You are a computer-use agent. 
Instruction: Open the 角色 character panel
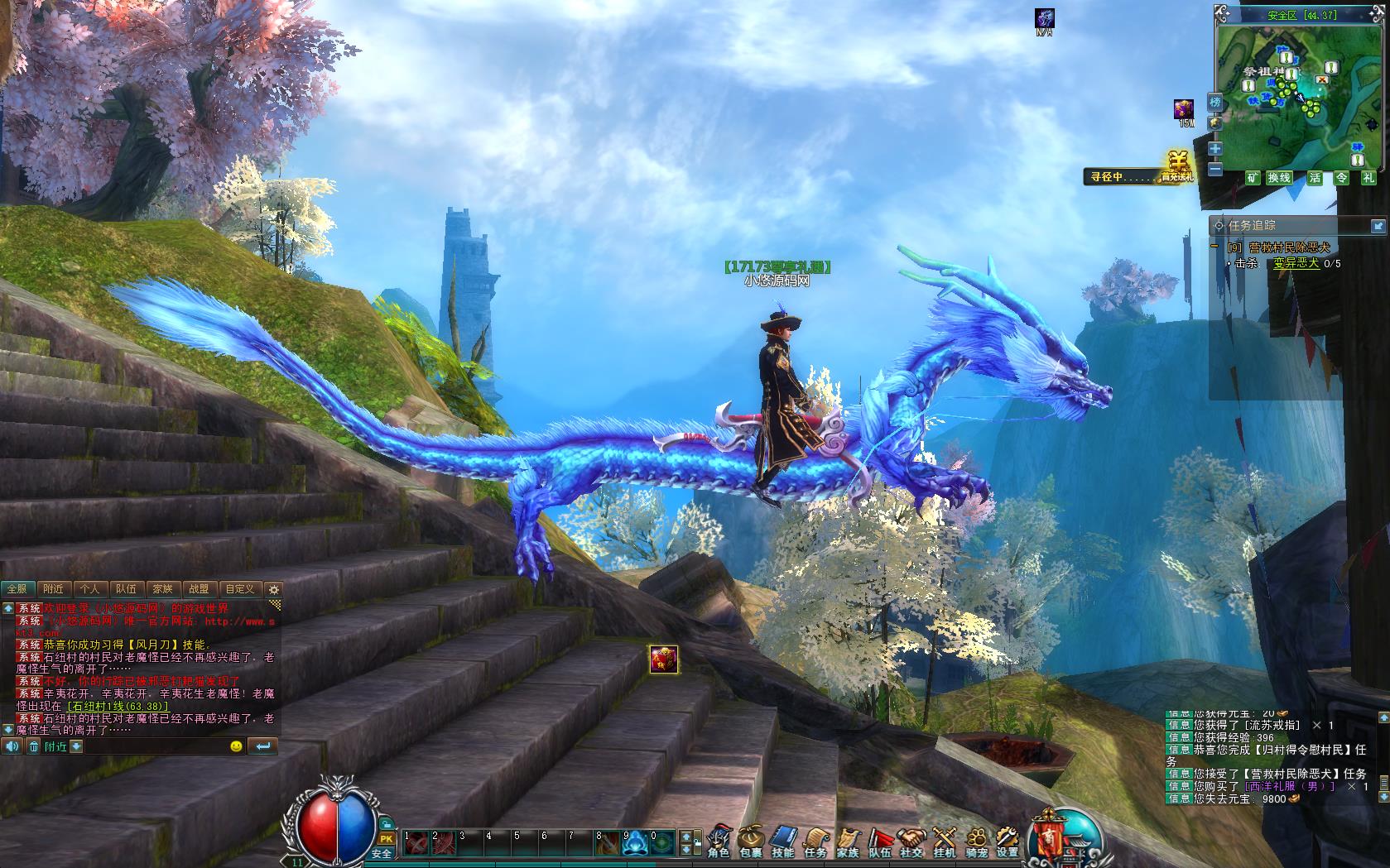tap(719, 842)
